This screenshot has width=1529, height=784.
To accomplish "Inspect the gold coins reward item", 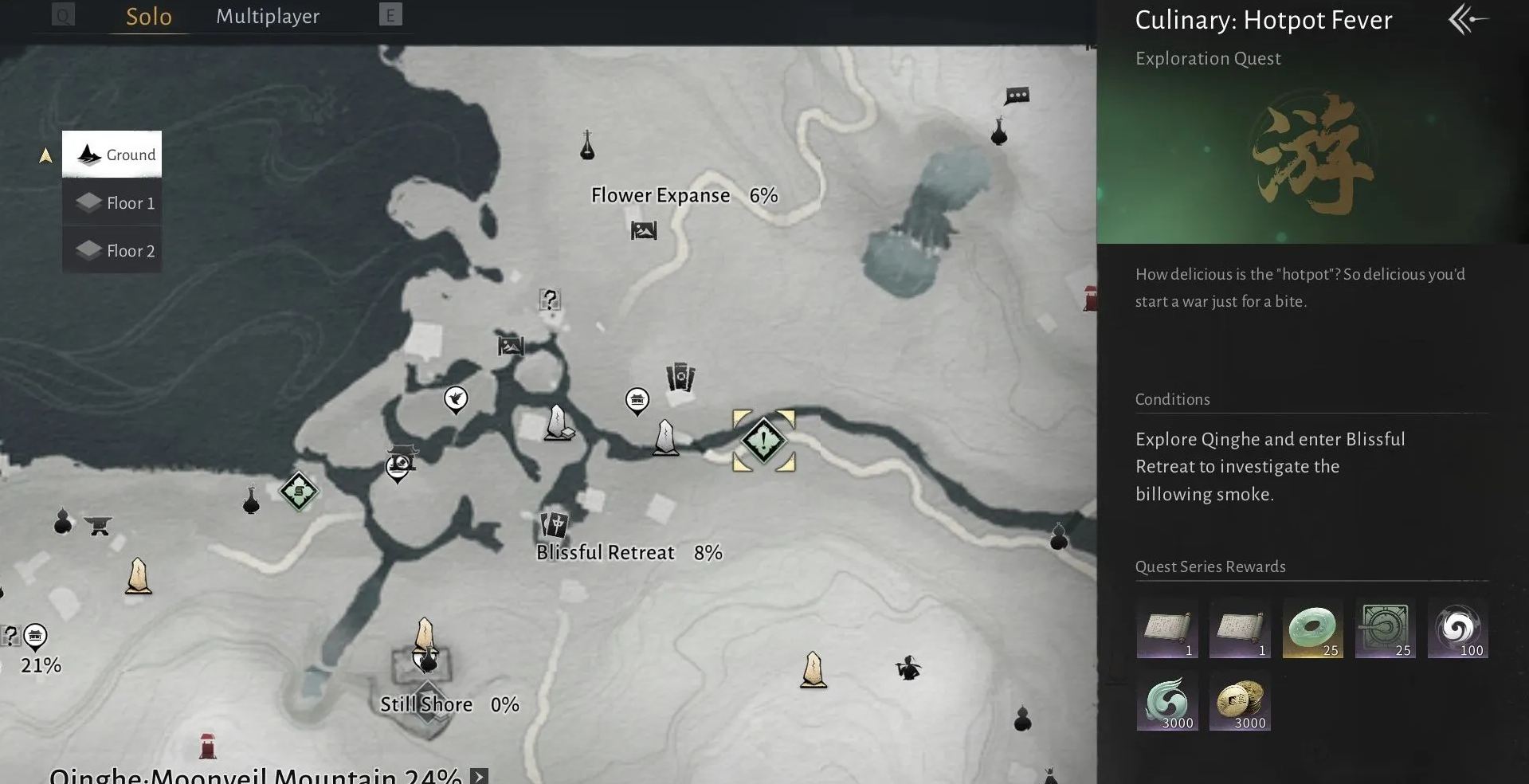I will [1240, 702].
